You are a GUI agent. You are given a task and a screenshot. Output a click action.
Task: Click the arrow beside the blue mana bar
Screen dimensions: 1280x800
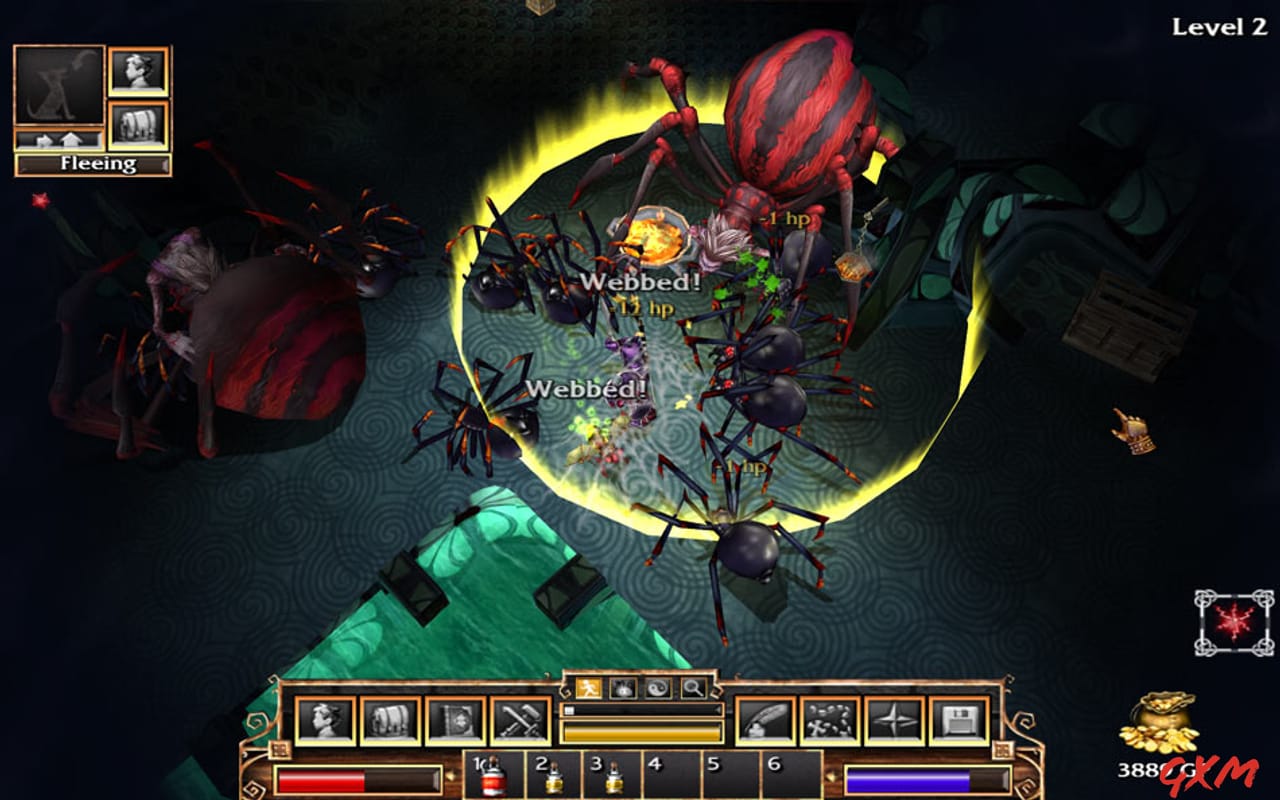pyautogui.click(x=831, y=775)
